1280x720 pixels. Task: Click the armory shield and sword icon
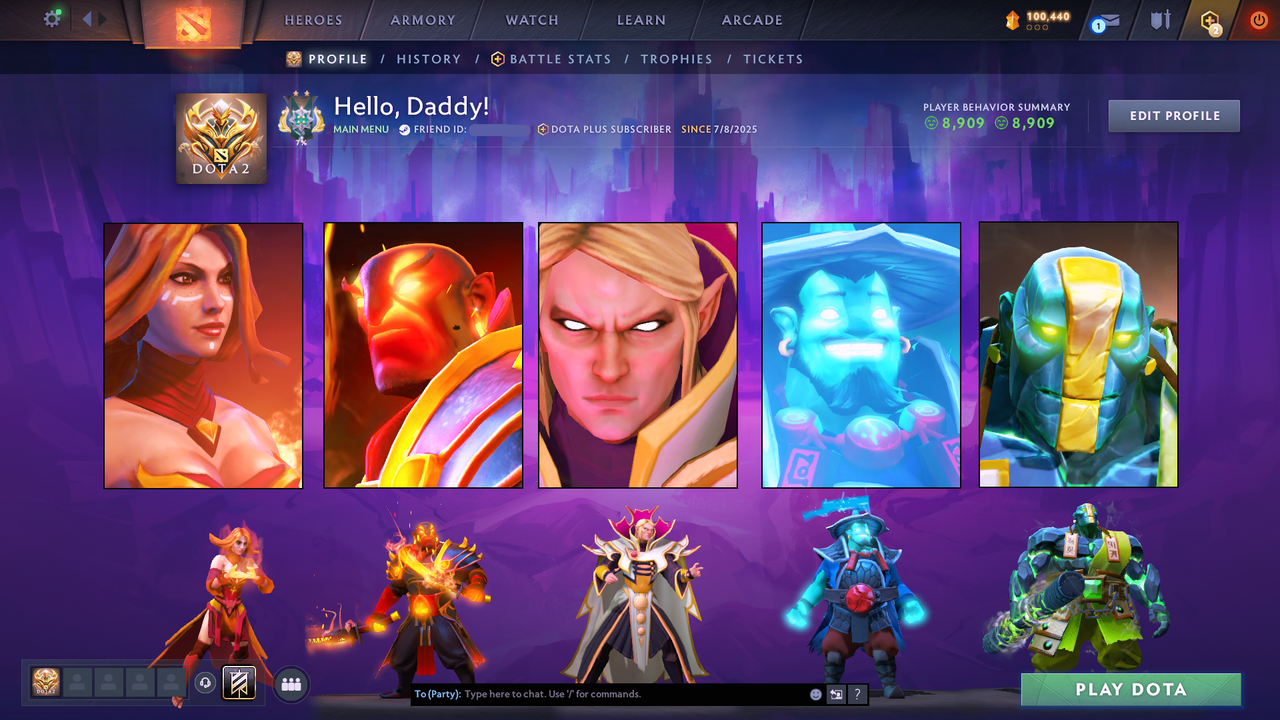1160,20
